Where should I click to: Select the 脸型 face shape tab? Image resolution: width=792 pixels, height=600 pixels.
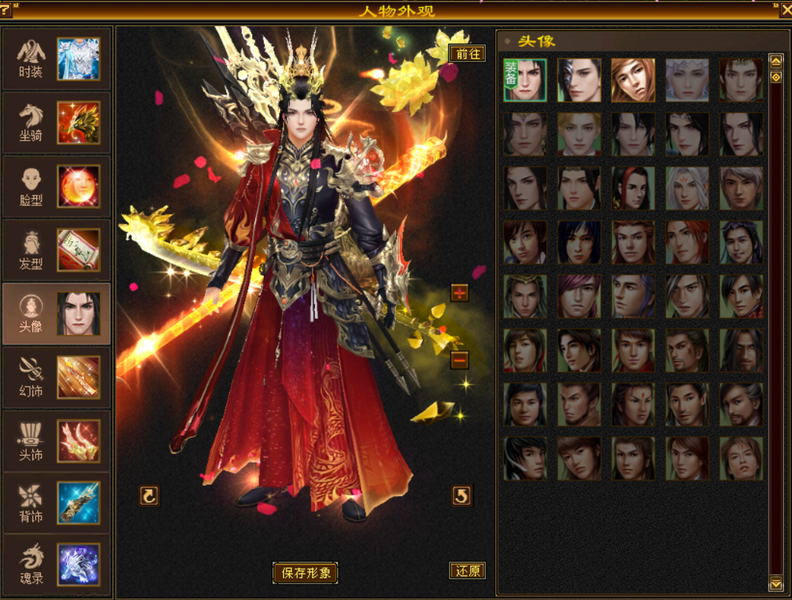tap(56, 186)
